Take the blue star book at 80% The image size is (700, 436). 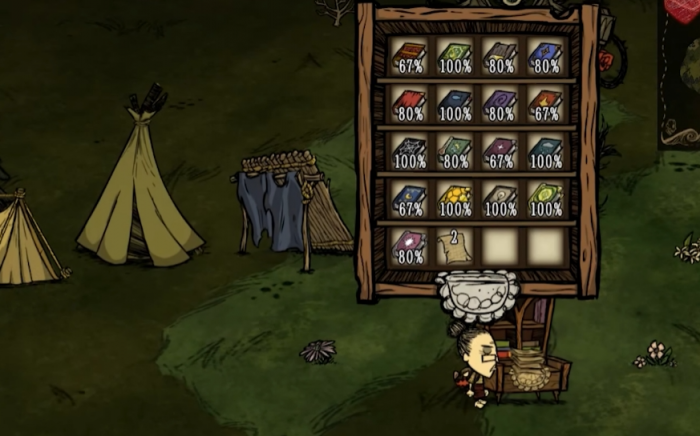545,56
